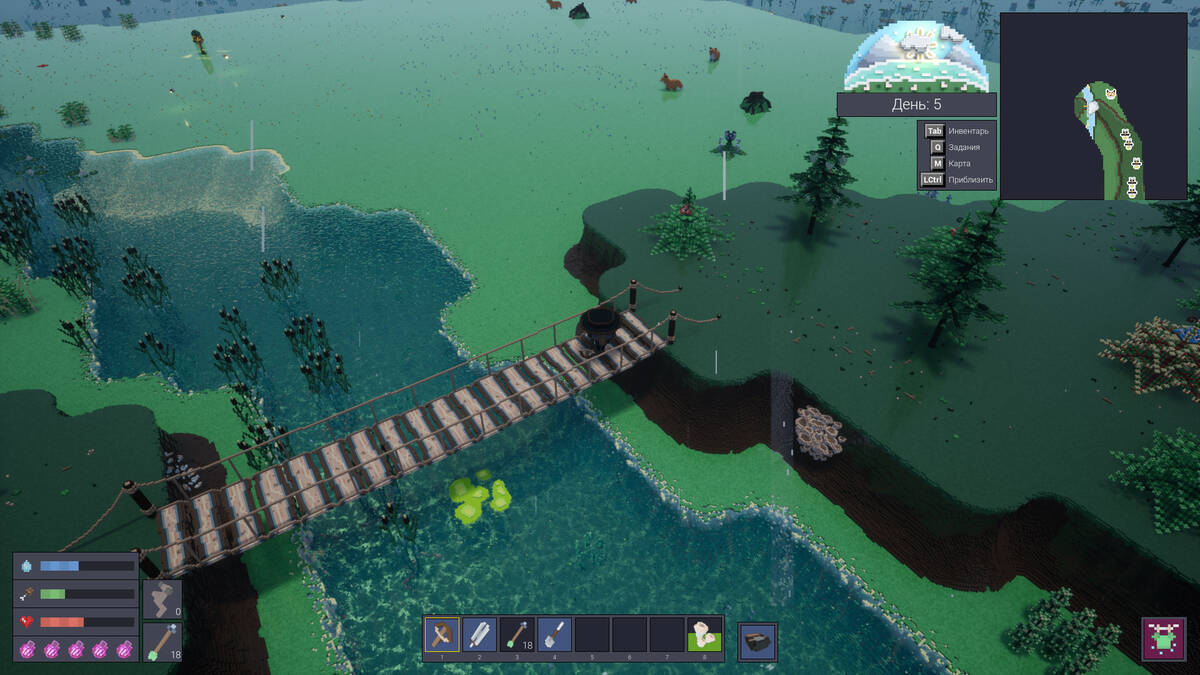This screenshot has height=675, width=1200.
Task: Choose the hotbar arrows stack of 18
Action: pos(518,634)
